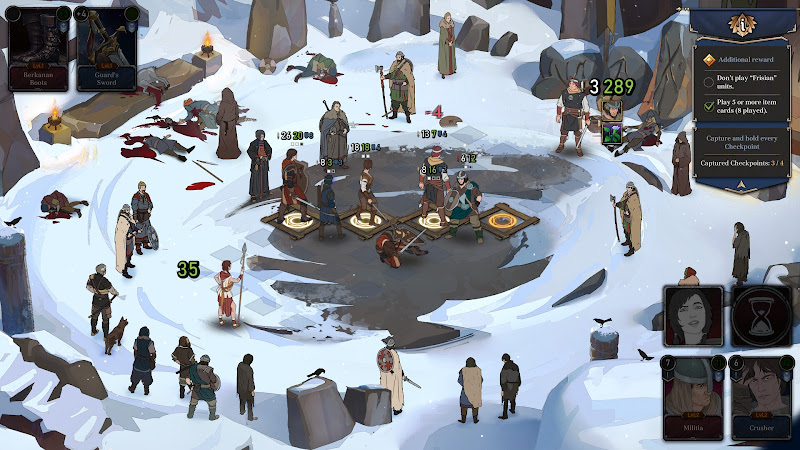The image size is (800, 450).
Task: Select the 'Capture and hold every Checkpoint' goal
Action: (743, 144)
